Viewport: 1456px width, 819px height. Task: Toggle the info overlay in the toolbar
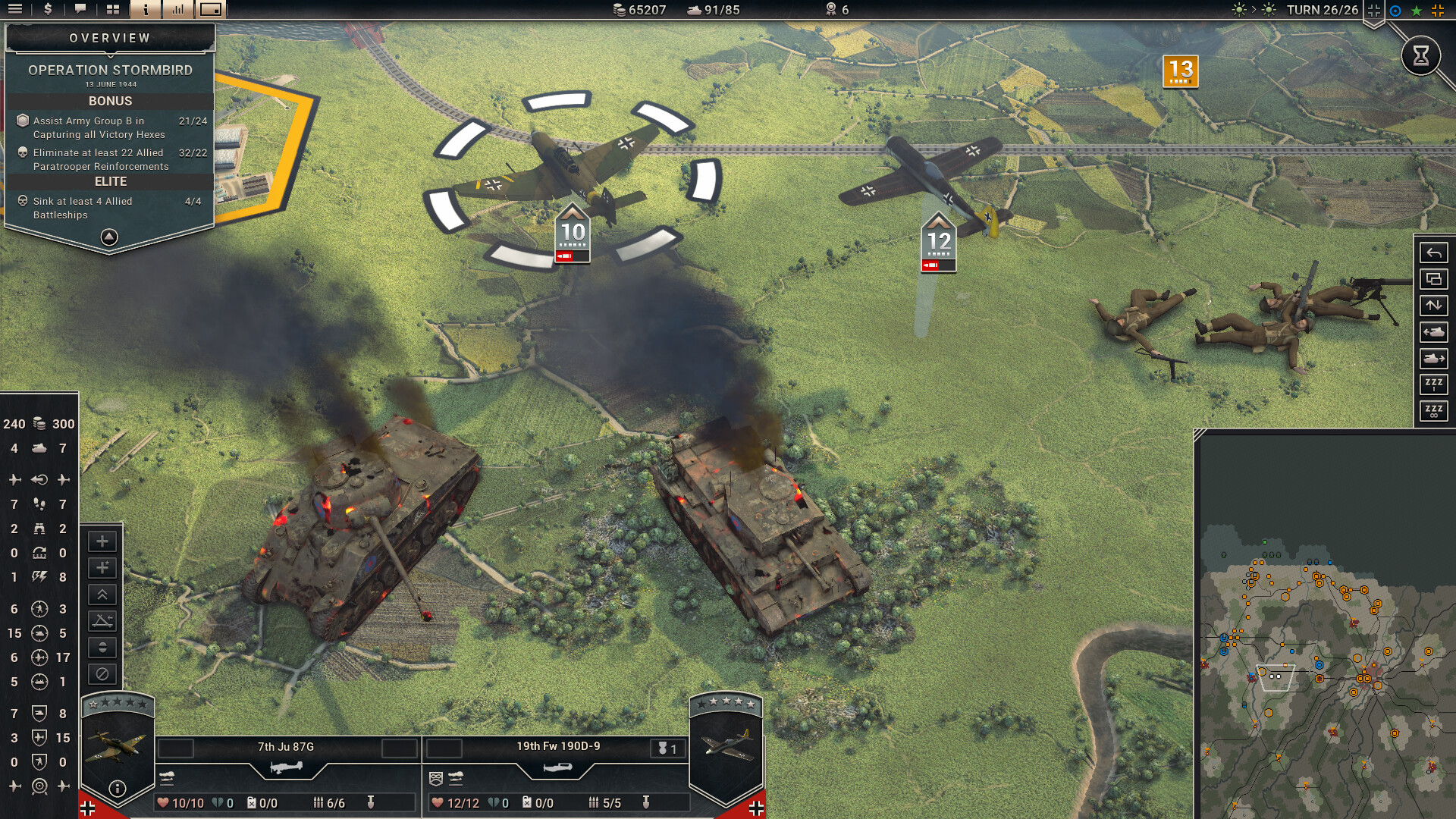(144, 10)
